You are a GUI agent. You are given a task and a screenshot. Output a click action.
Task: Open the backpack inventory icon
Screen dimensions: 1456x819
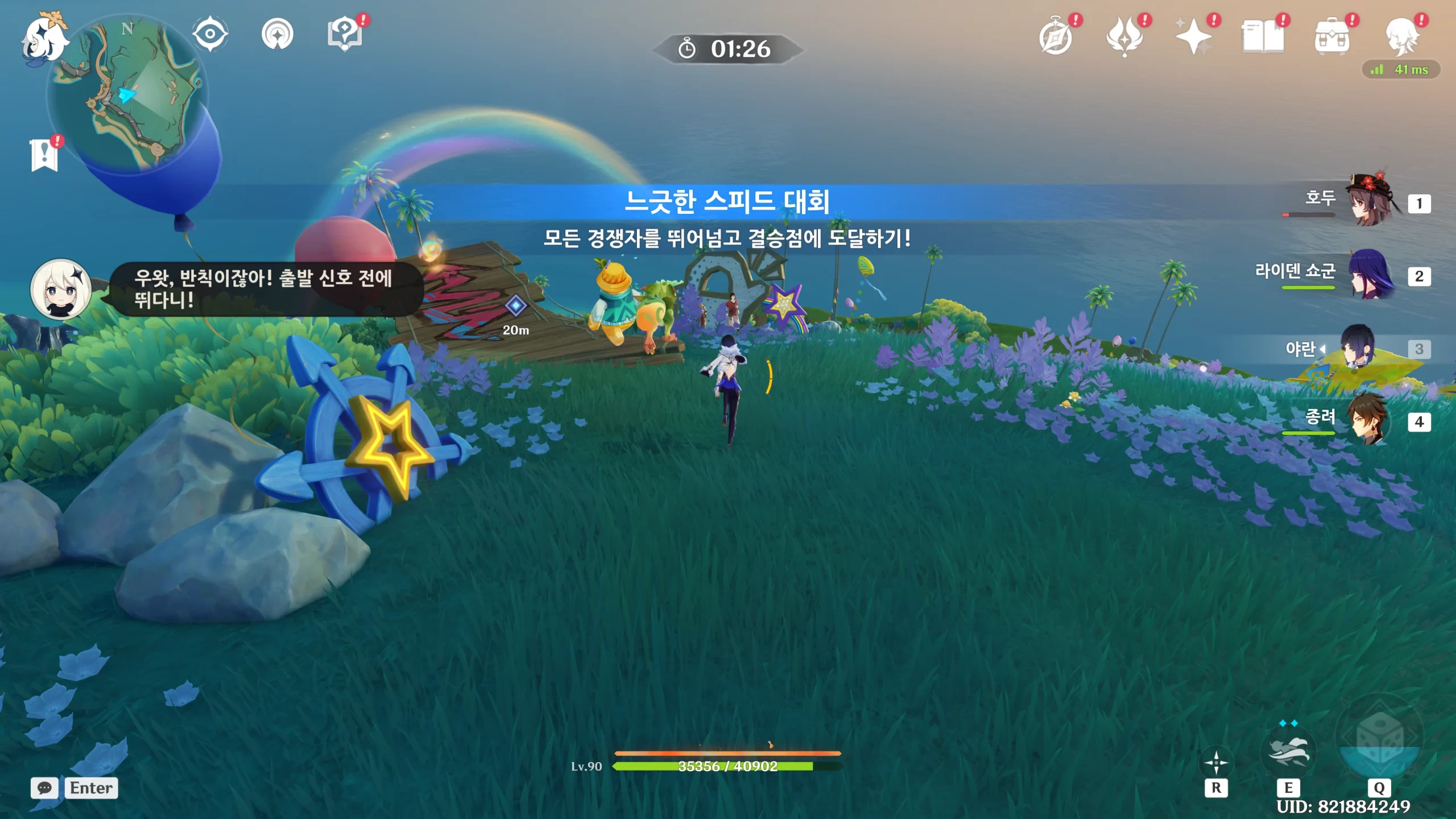[x=1331, y=38]
